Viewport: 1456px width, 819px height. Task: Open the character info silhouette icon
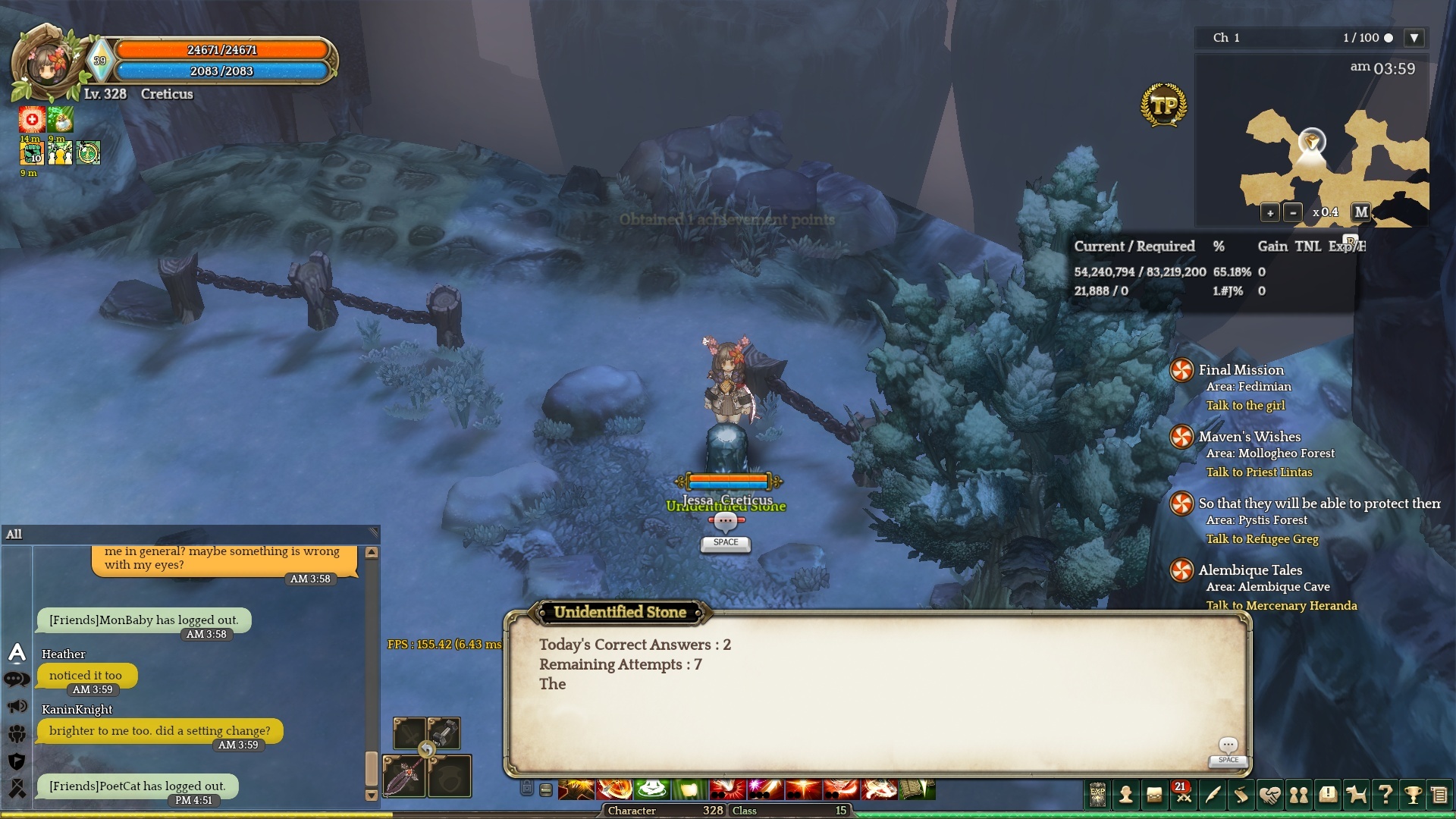[1126, 795]
